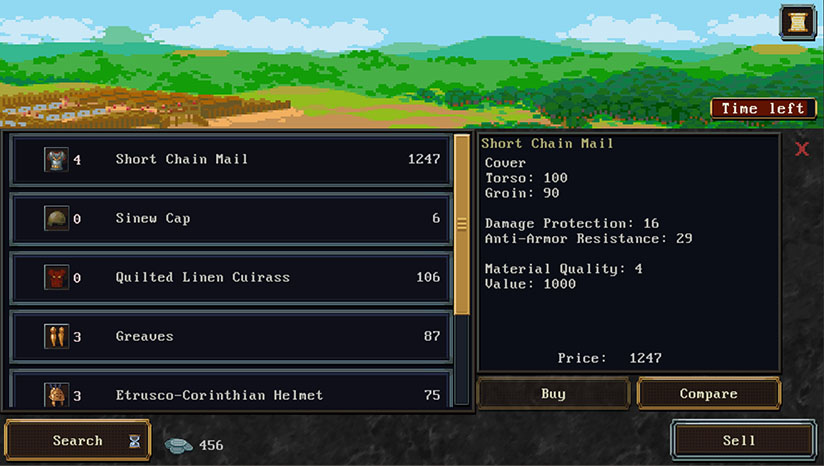Select the Etrusco-Corinthian Helmet row

point(230,393)
